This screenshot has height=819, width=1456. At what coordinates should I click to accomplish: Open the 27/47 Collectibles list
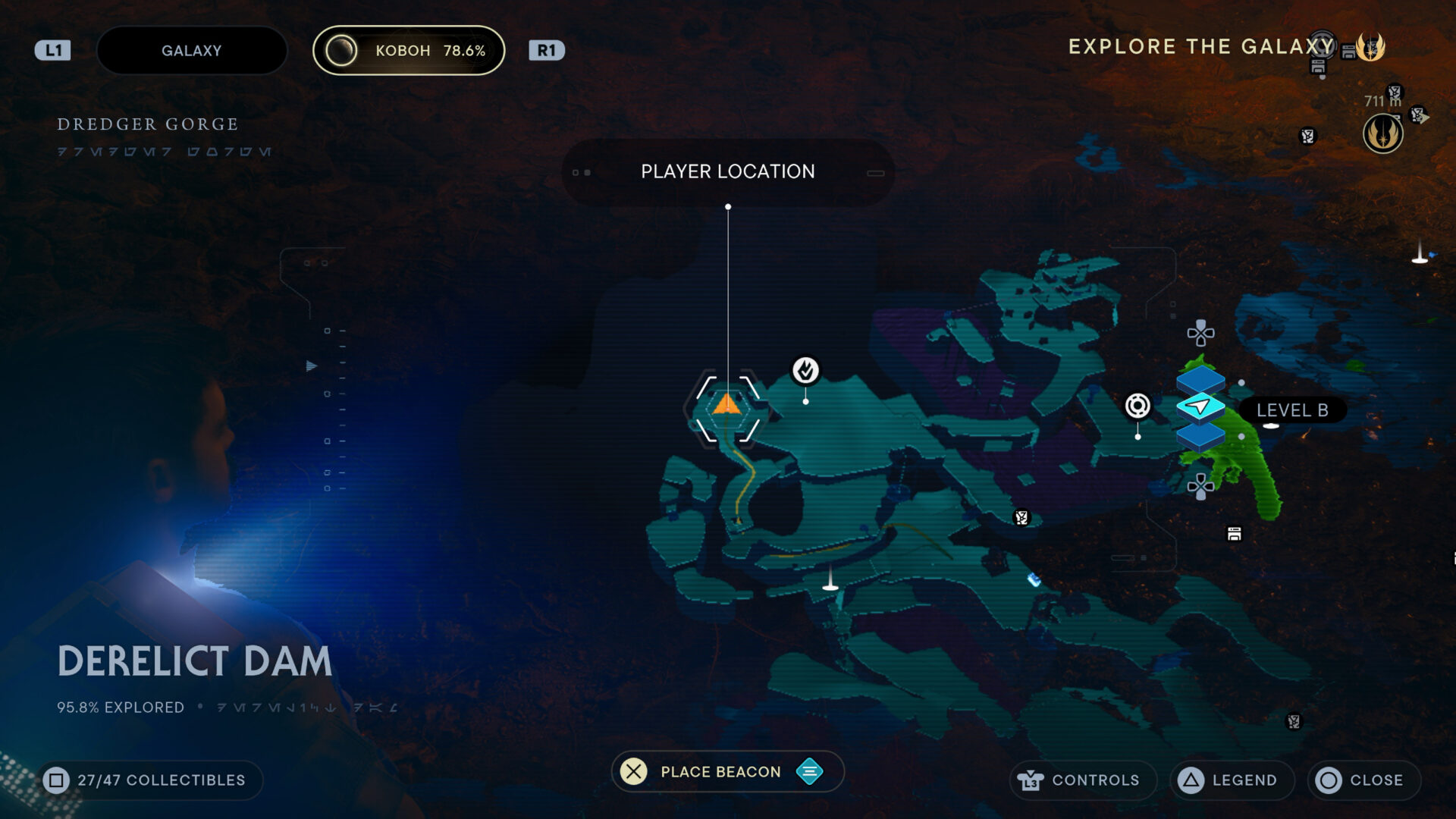(x=149, y=780)
